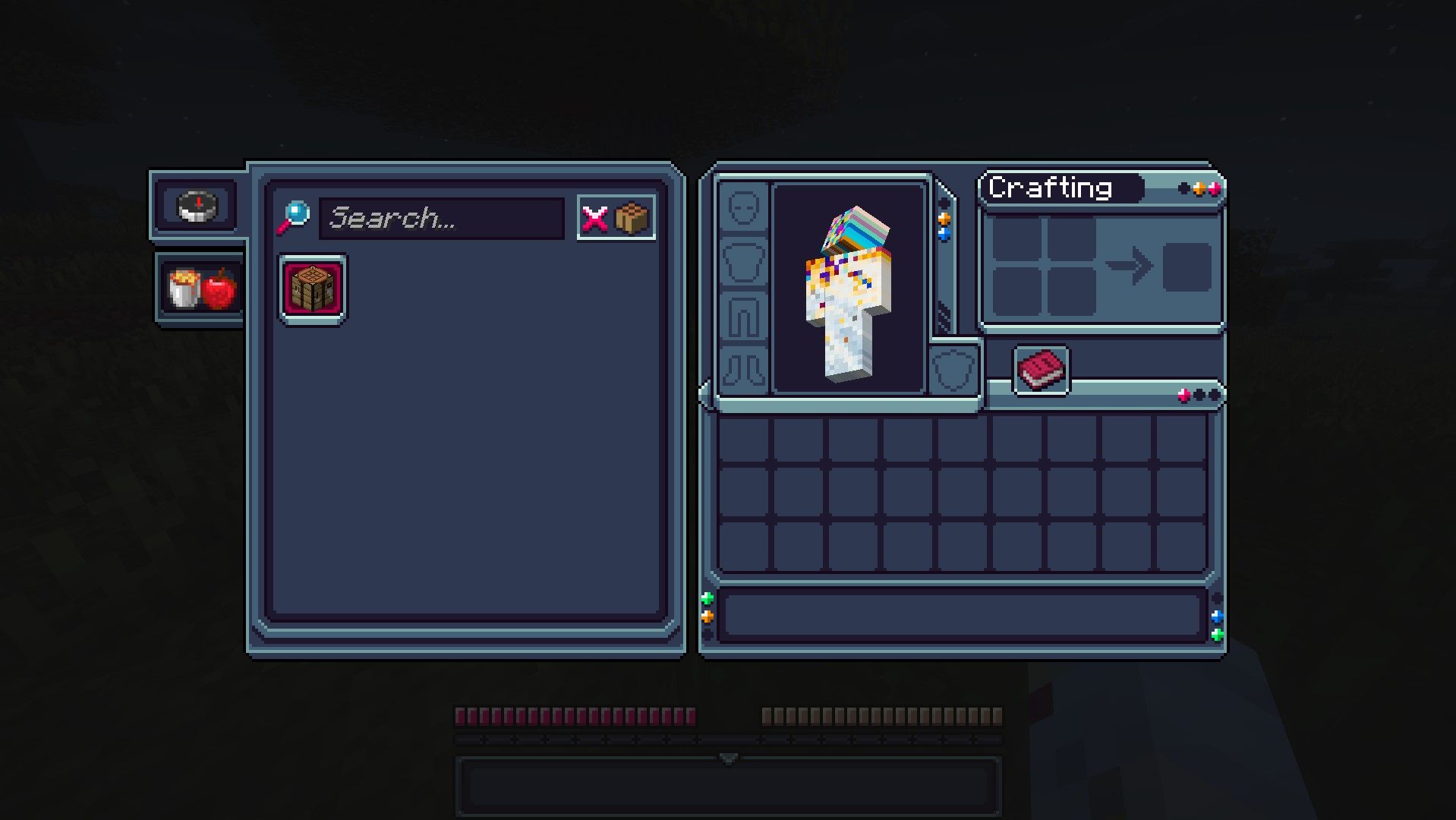Select the helmet armor slot
This screenshot has width=1456, height=820.
pyautogui.click(x=743, y=207)
